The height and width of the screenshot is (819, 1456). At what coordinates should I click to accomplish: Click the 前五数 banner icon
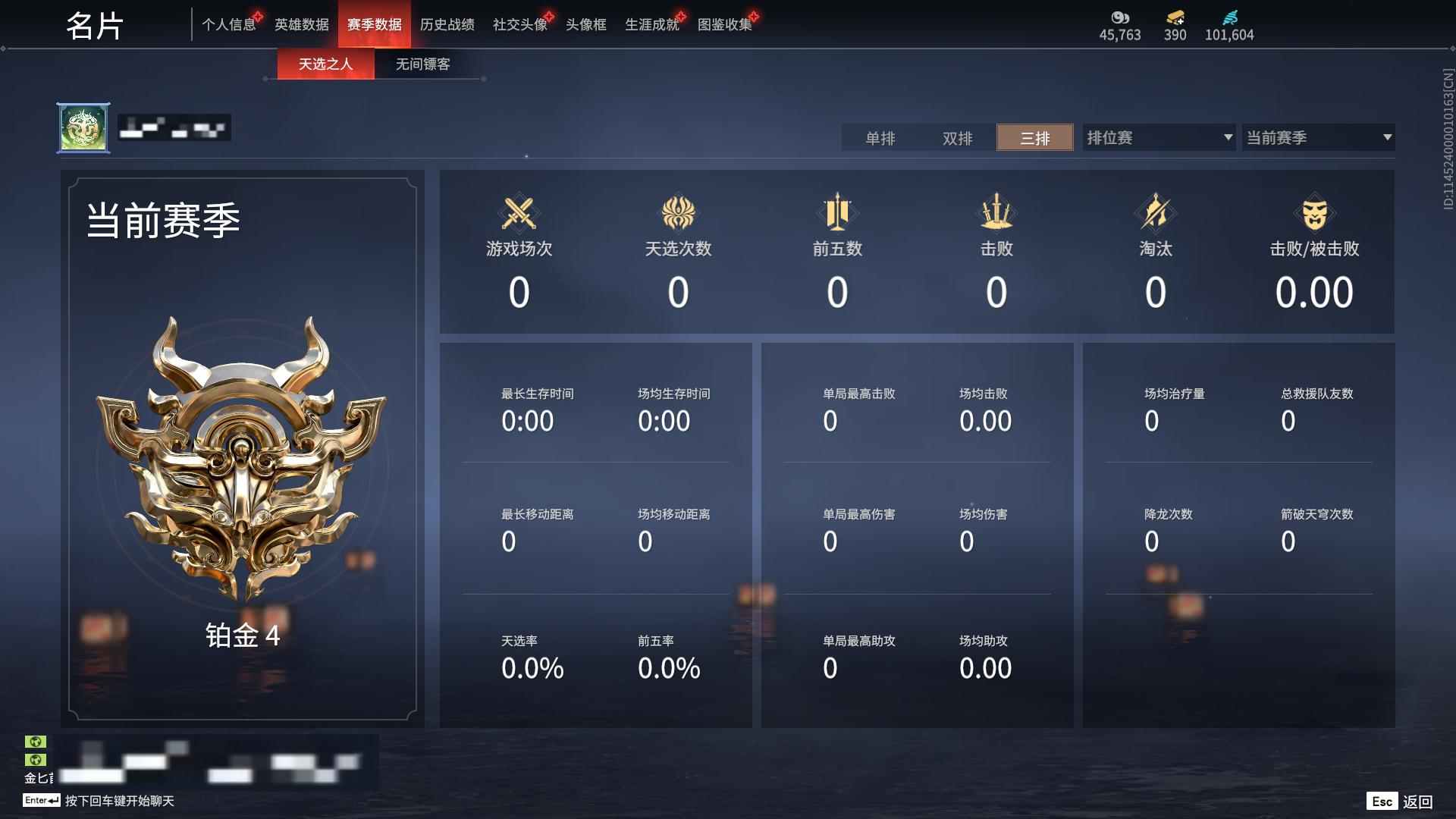837,214
